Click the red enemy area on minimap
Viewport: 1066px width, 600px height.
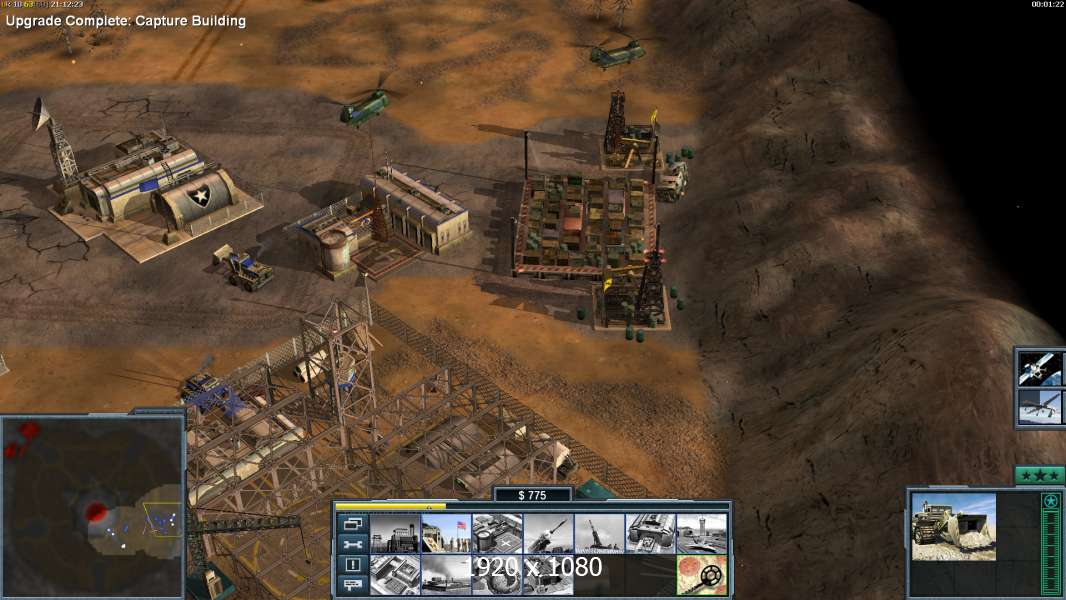(x=97, y=513)
